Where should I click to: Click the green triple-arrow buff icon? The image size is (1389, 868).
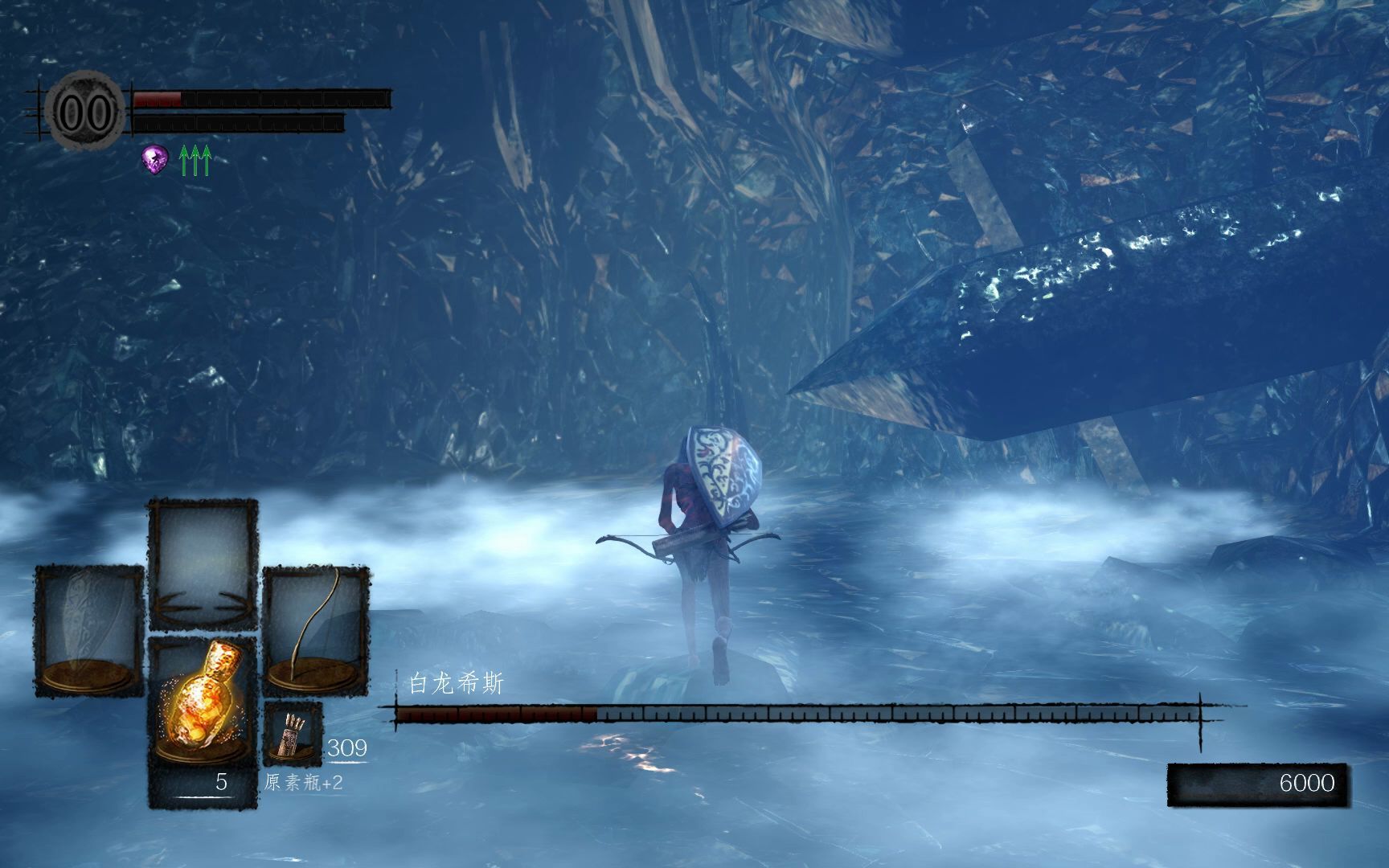(195, 161)
